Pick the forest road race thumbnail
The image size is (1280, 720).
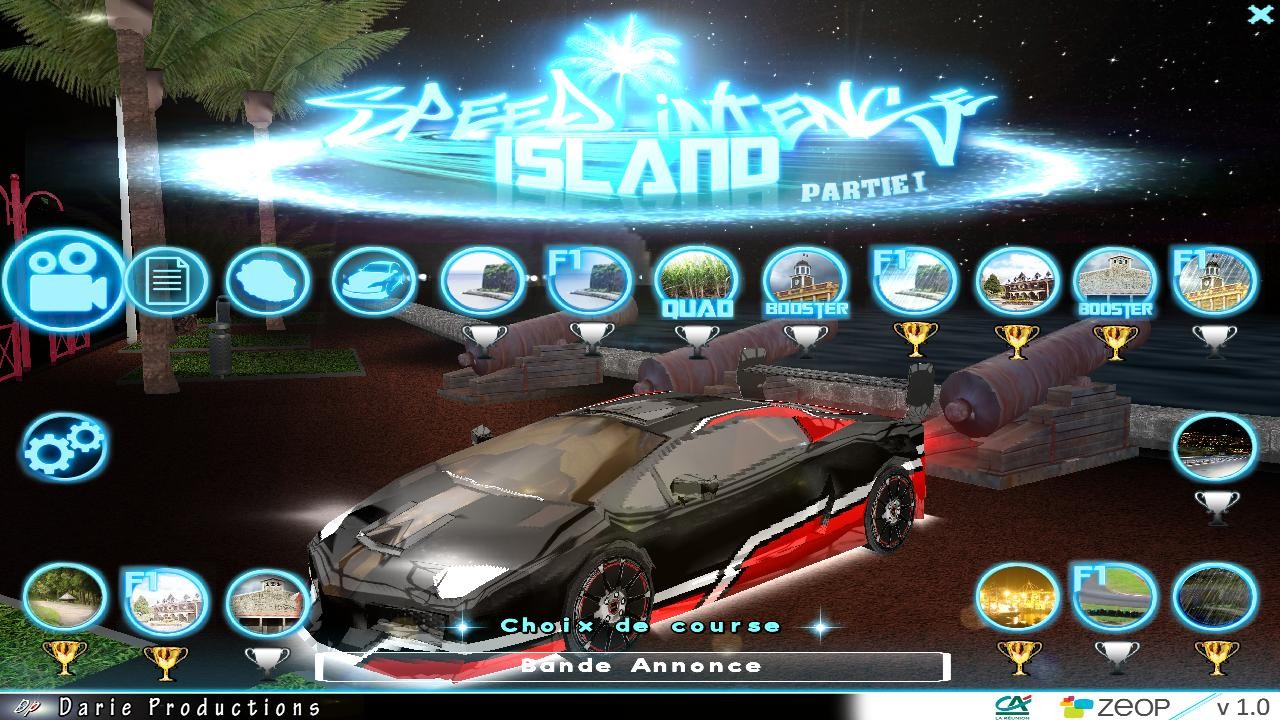pyautogui.click(x=64, y=597)
